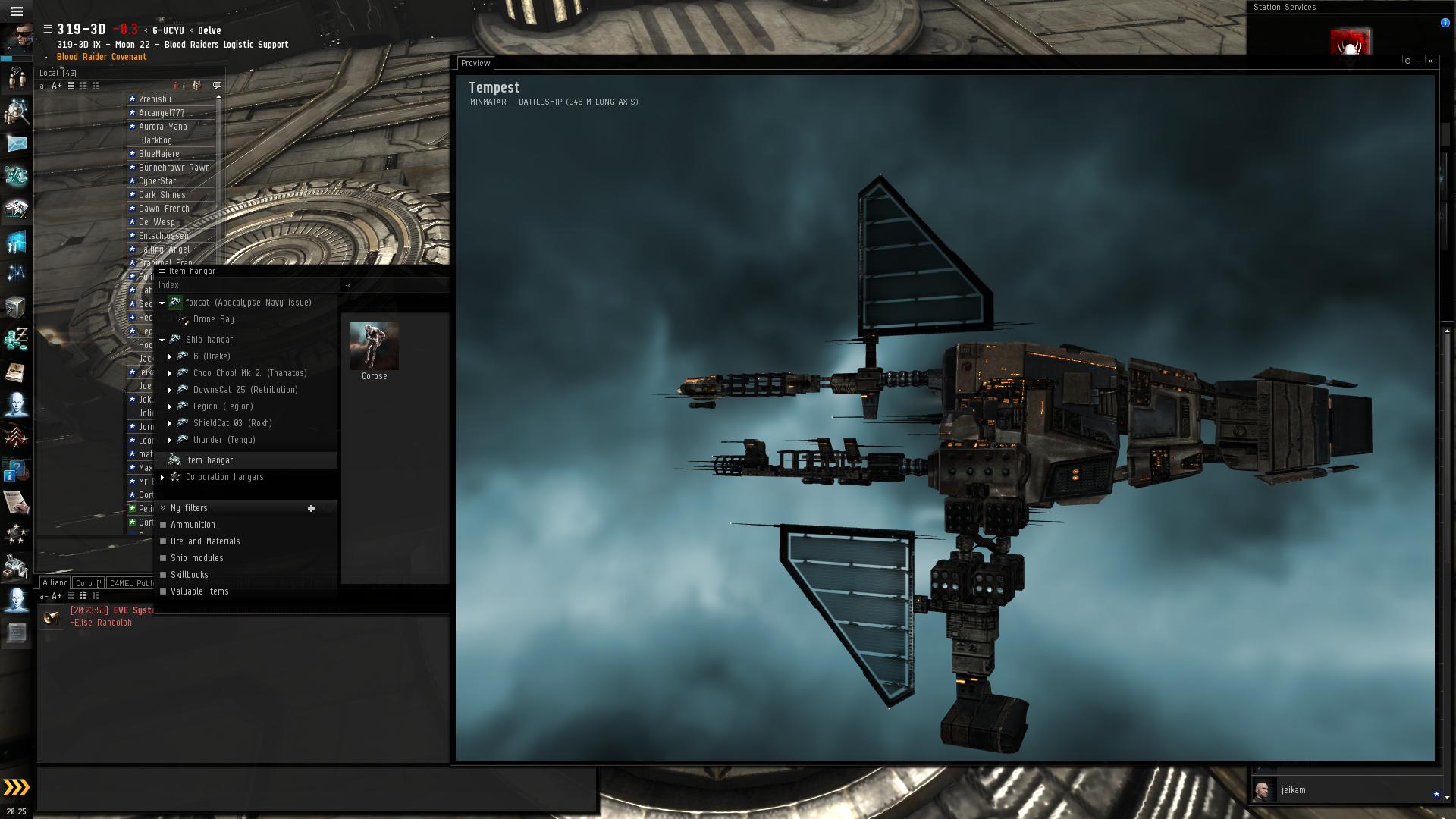Select ShieldCat 03 (Rokh) ship
Viewport: 1456px width, 819px height.
[x=232, y=423]
